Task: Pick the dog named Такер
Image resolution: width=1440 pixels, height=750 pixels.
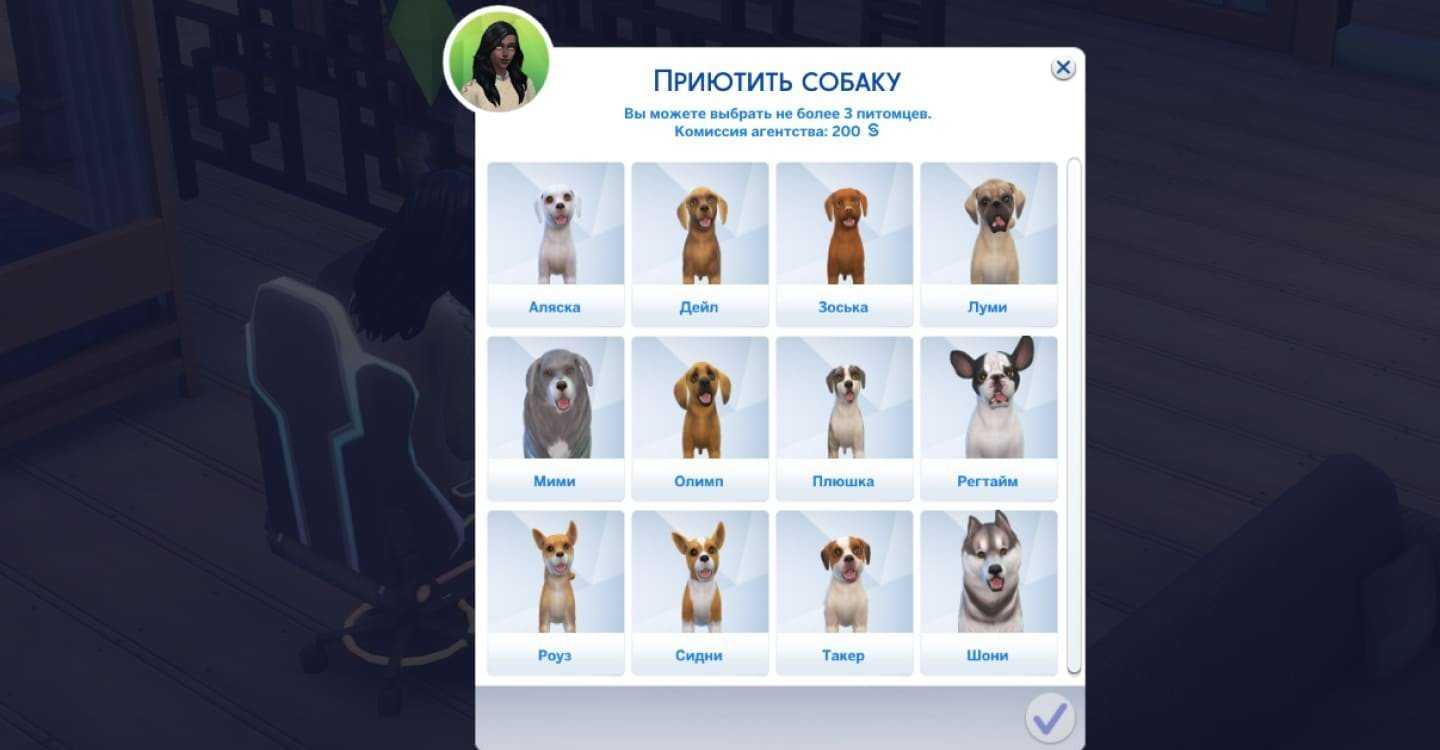Action: point(844,591)
